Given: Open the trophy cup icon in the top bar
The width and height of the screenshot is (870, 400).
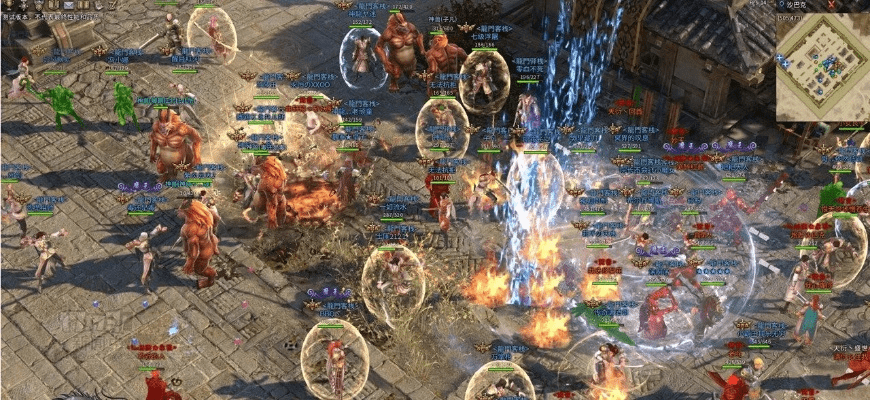Looking at the screenshot, I should pyautogui.click(x=8, y=5).
